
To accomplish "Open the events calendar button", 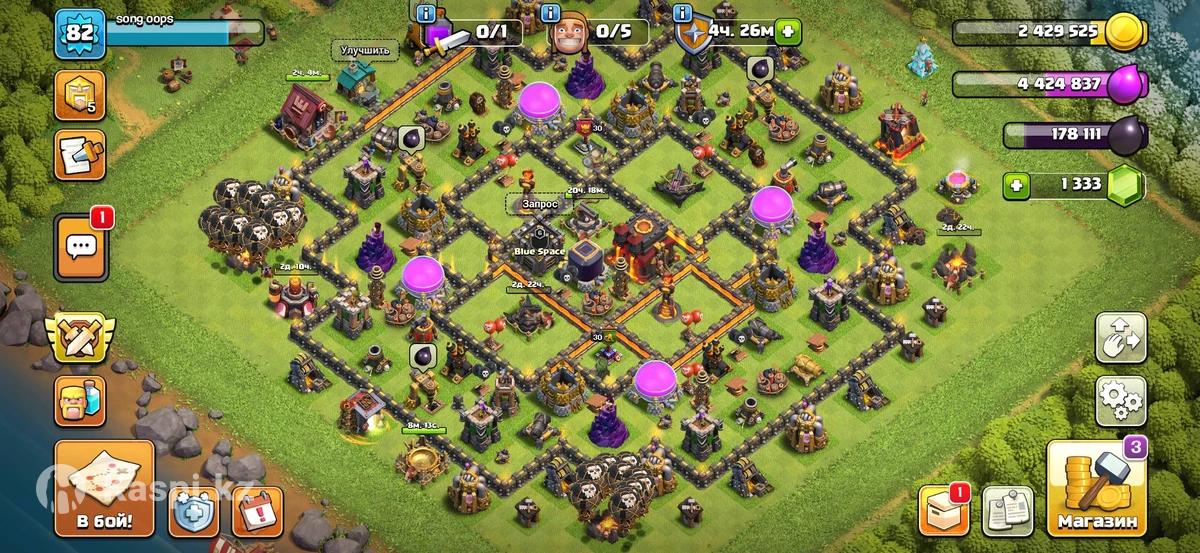I will [257, 512].
